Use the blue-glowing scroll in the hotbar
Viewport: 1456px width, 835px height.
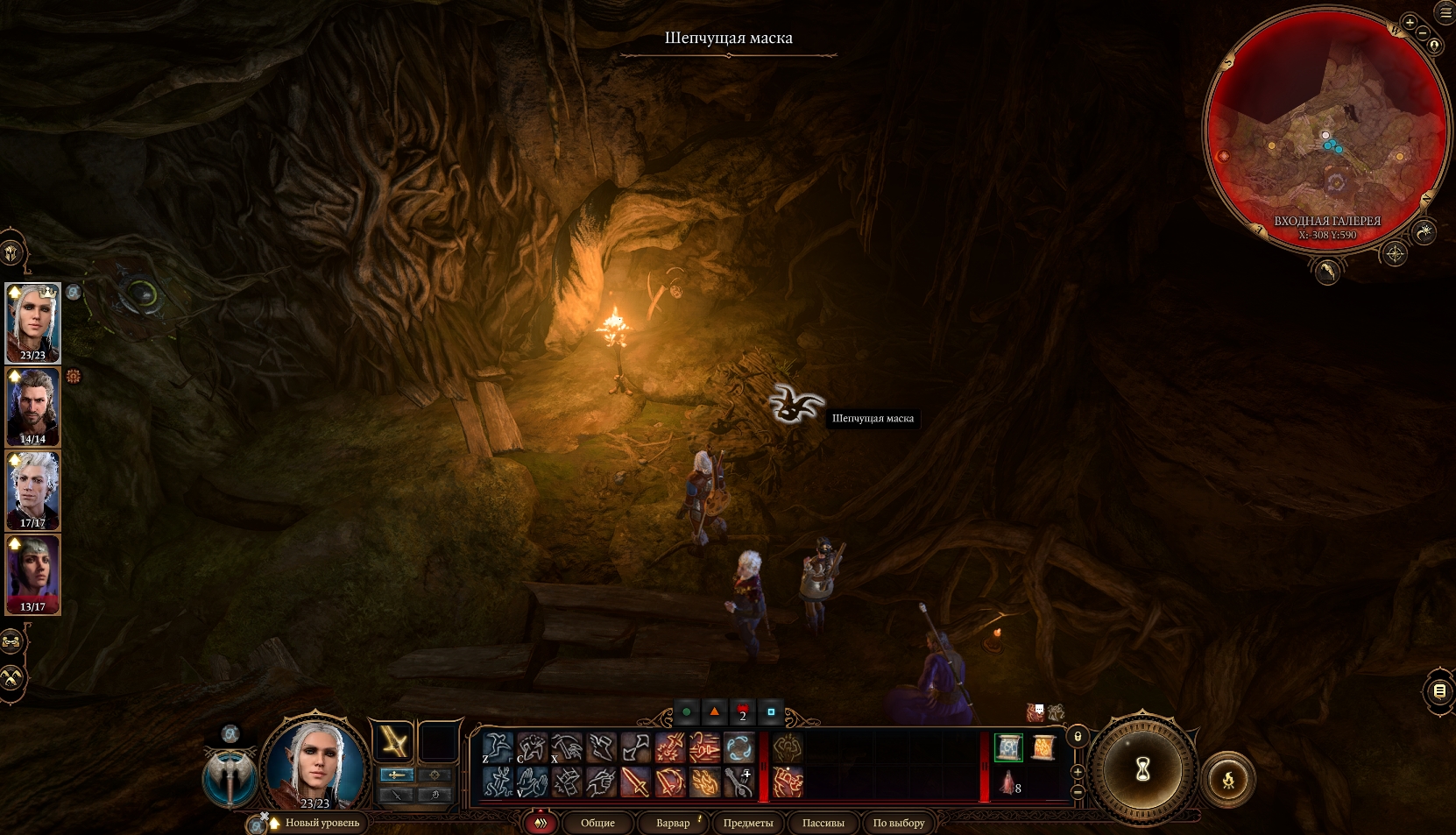pos(1008,747)
